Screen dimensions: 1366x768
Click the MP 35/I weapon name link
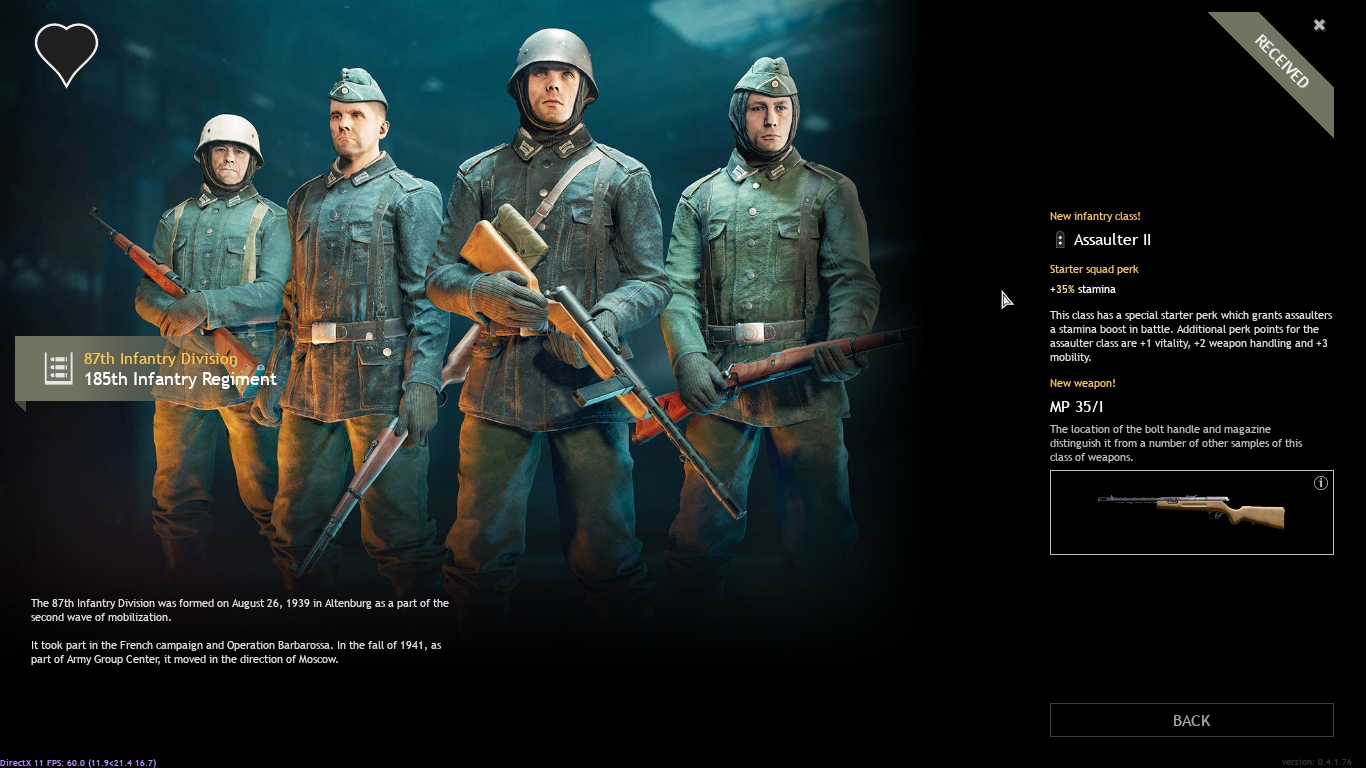click(1075, 408)
